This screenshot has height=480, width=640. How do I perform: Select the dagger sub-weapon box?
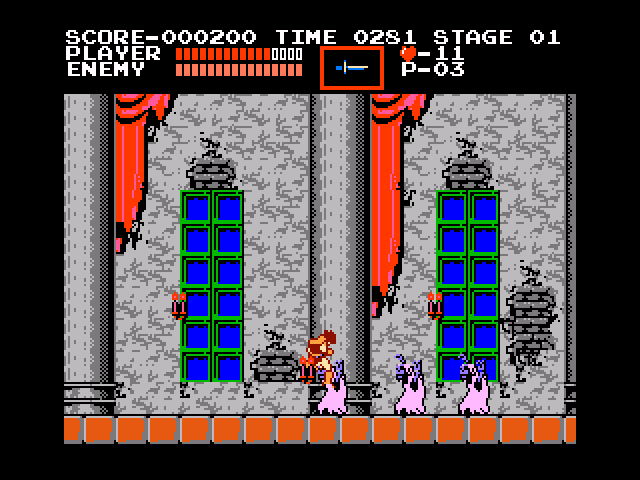click(351, 67)
